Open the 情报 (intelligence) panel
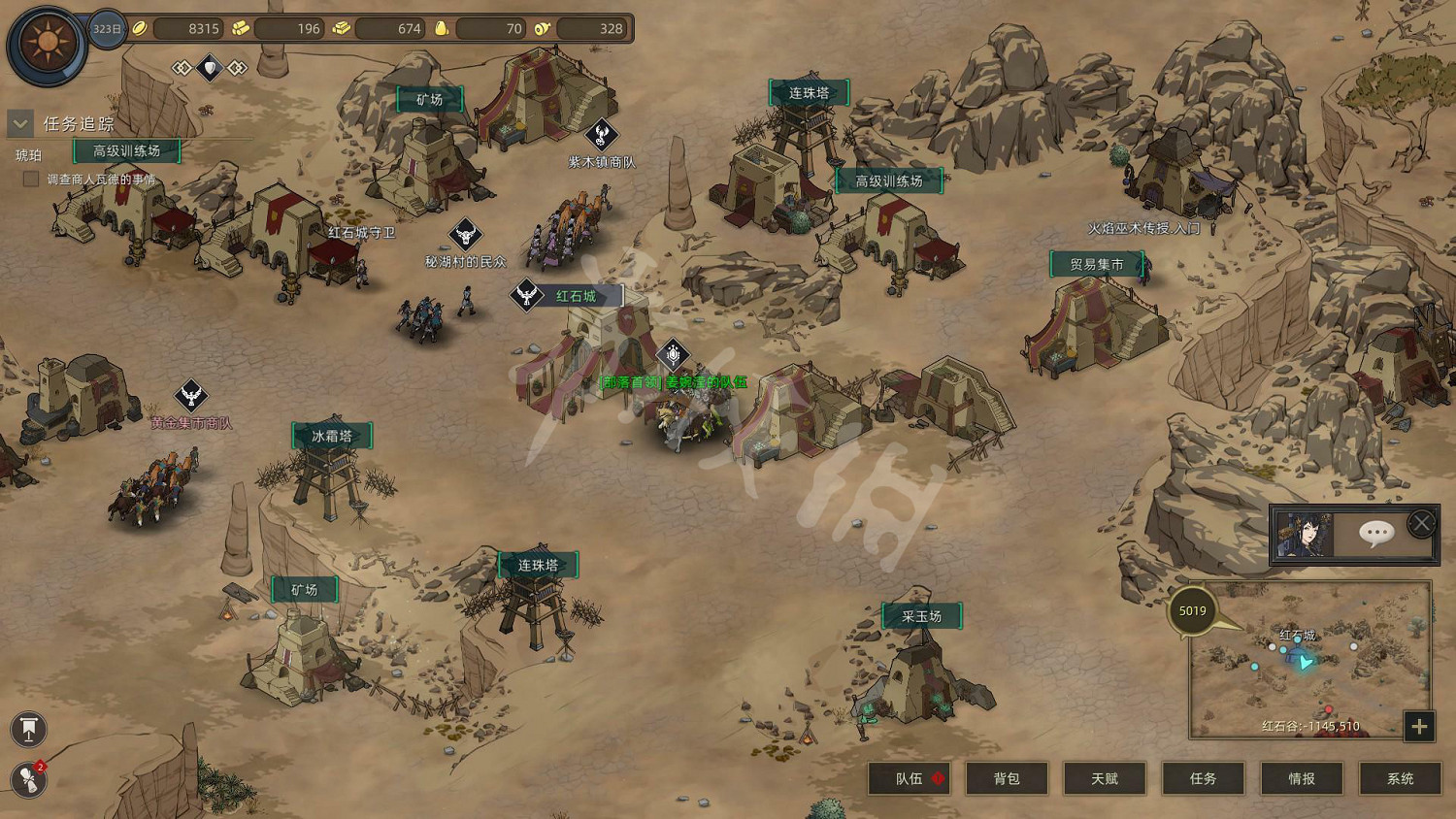This screenshot has width=1456, height=819. click(1302, 778)
